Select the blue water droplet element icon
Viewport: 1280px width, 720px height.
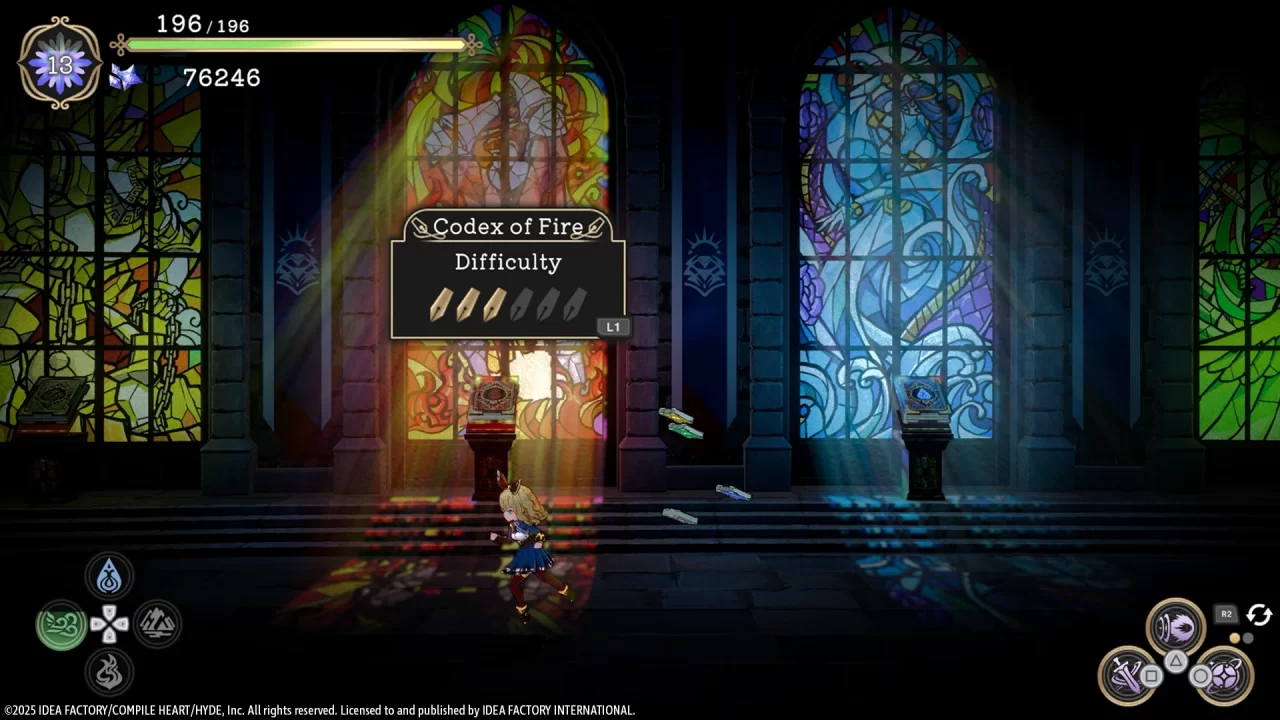click(x=110, y=575)
